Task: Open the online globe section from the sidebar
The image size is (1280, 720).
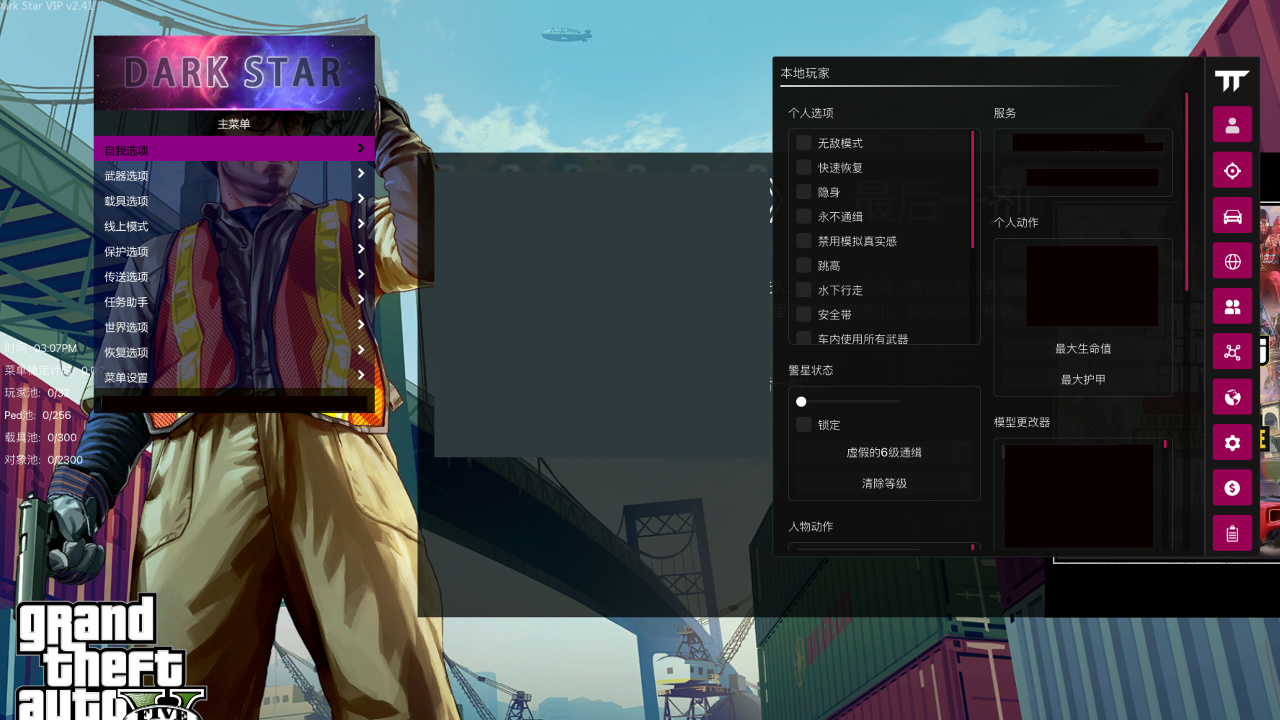Action: [x=1232, y=261]
